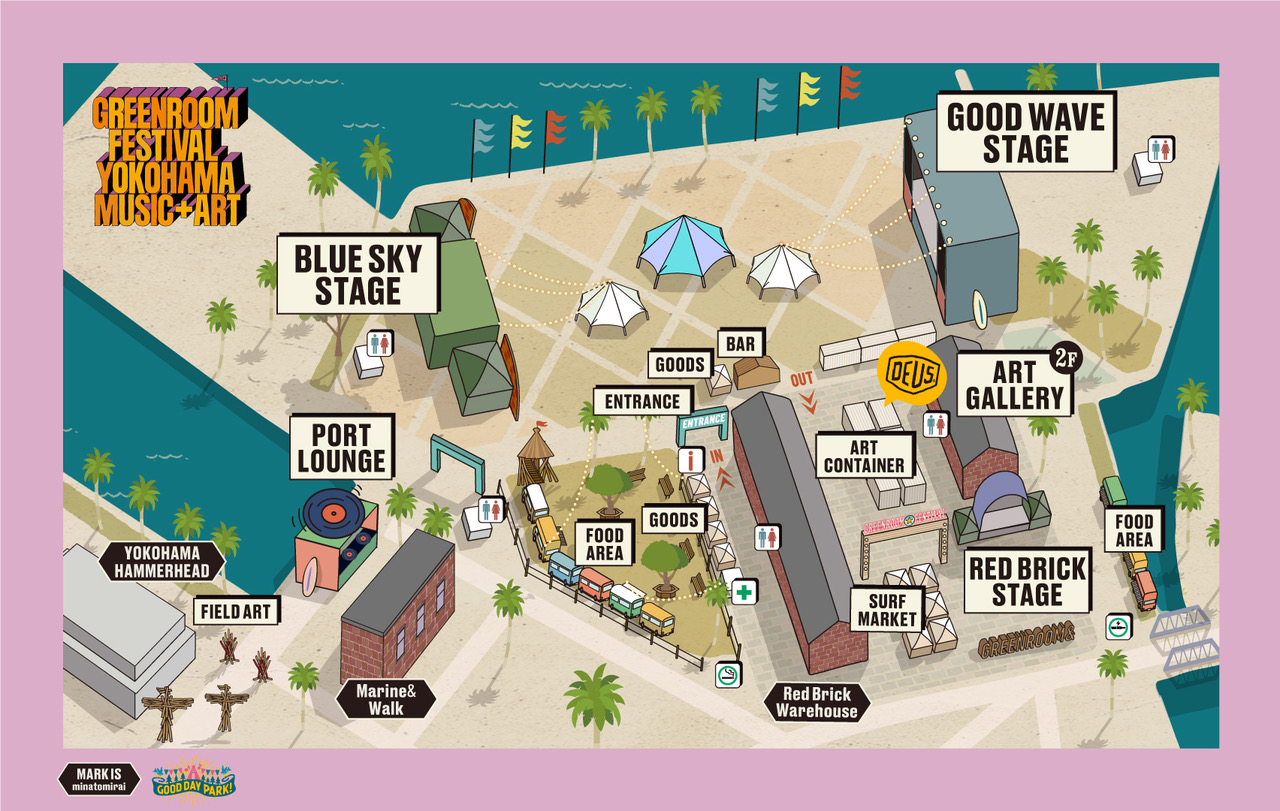Select the green first aid cross icon
This screenshot has width=1280, height=811.
(x=743, y=591)
